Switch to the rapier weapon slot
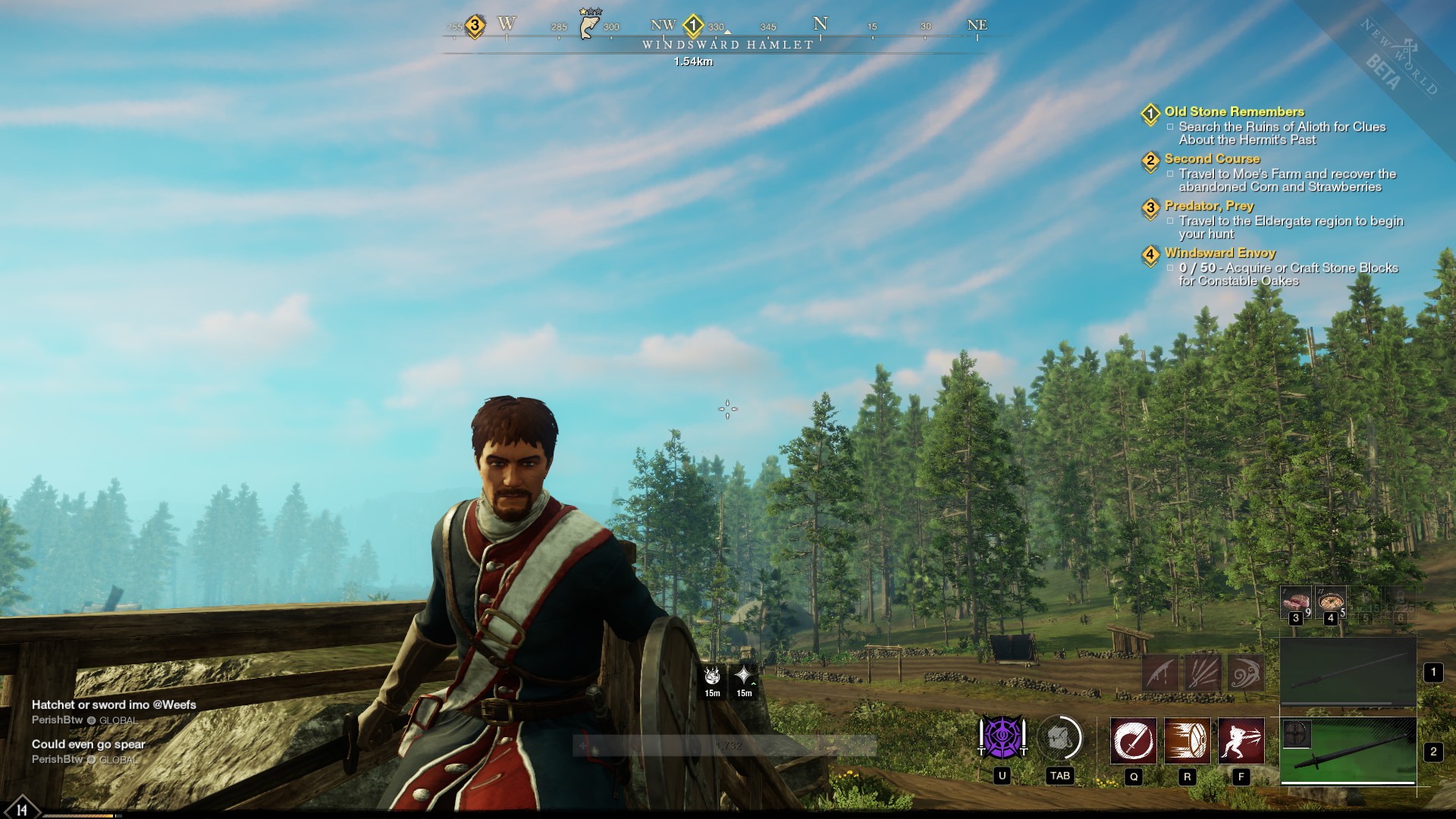This screenshot has height=819, width=1456. [x=1348, y=672]
